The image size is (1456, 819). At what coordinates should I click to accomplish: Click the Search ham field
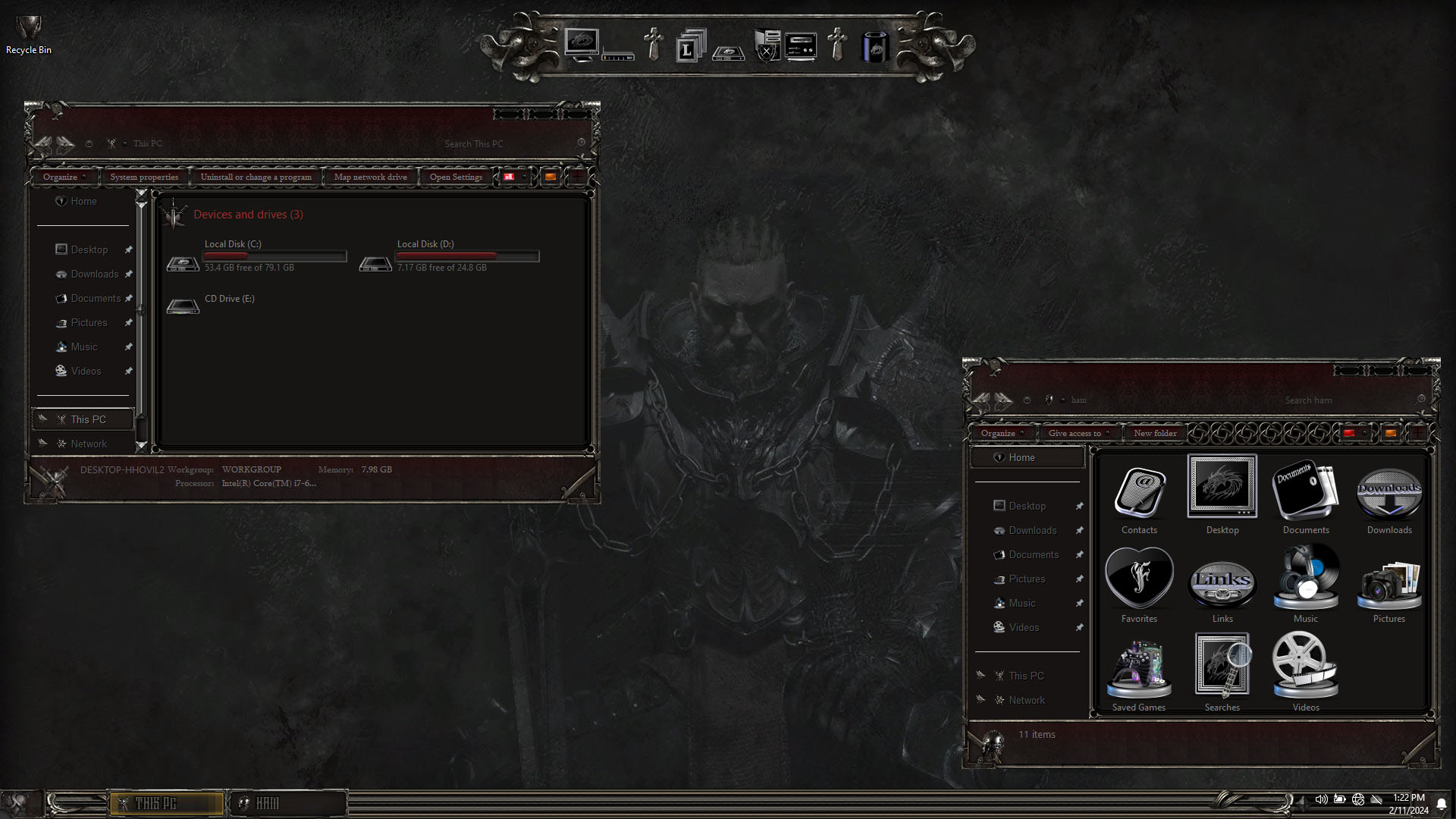point(1342,400)
